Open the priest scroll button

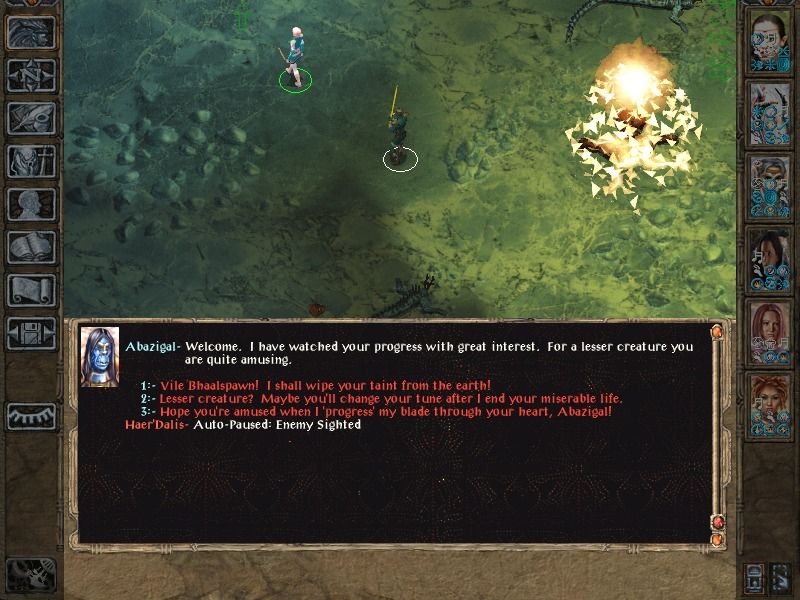coord(31,290)
